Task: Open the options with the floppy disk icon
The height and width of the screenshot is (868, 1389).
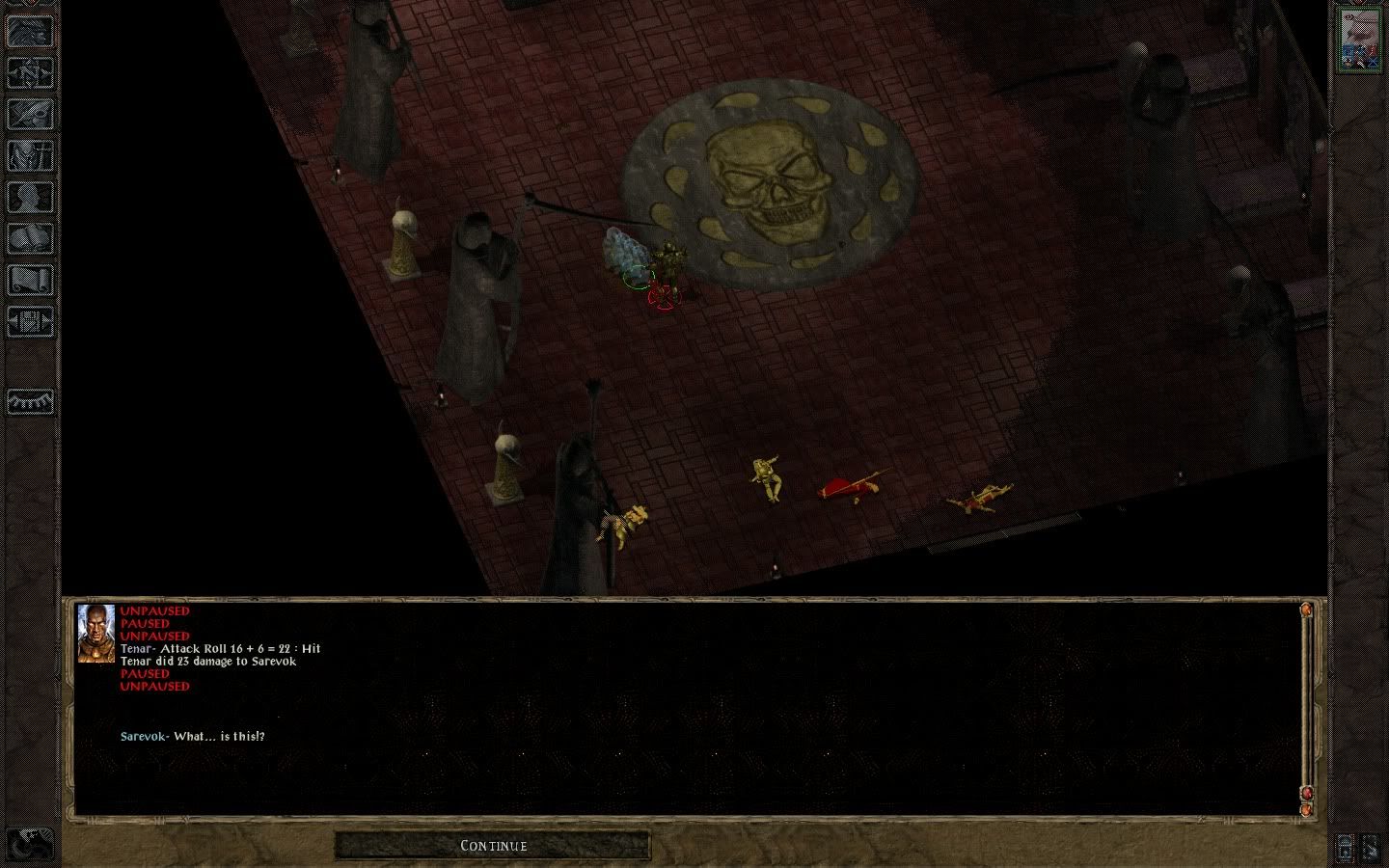Action: [x=31, y=321]
